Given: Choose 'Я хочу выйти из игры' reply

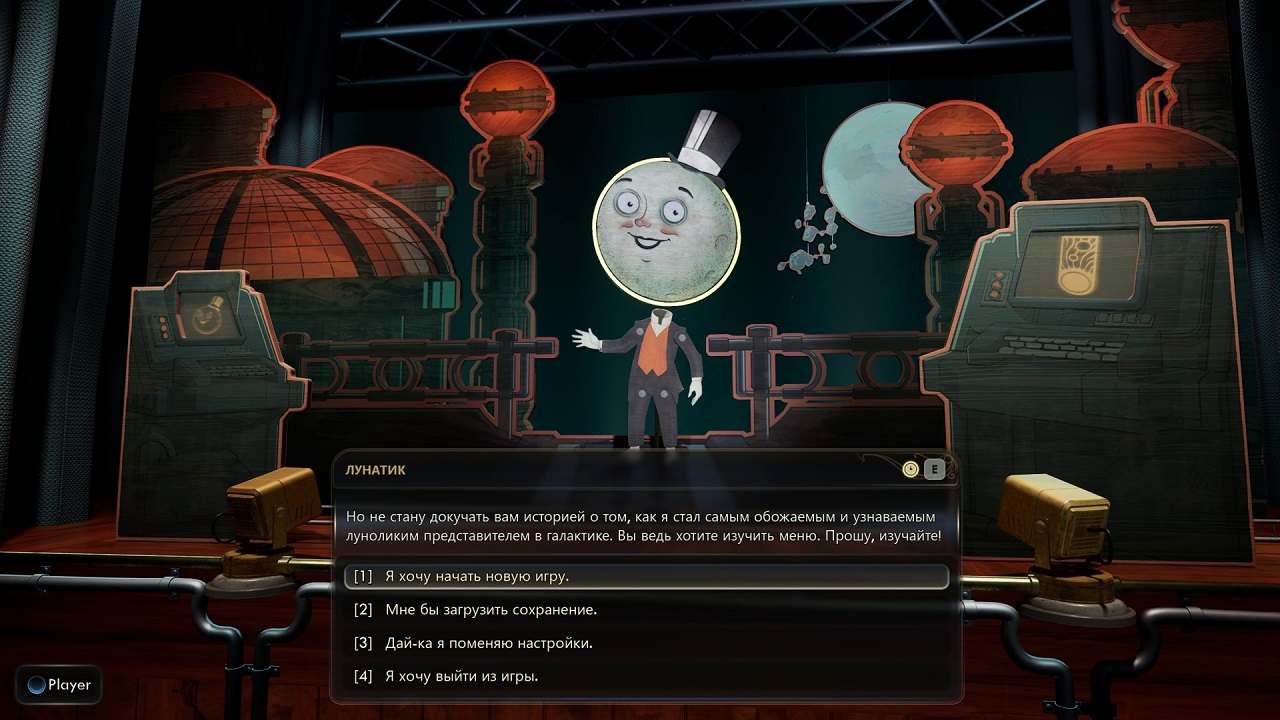Looking at the screenshot, I should click(461, 677).
